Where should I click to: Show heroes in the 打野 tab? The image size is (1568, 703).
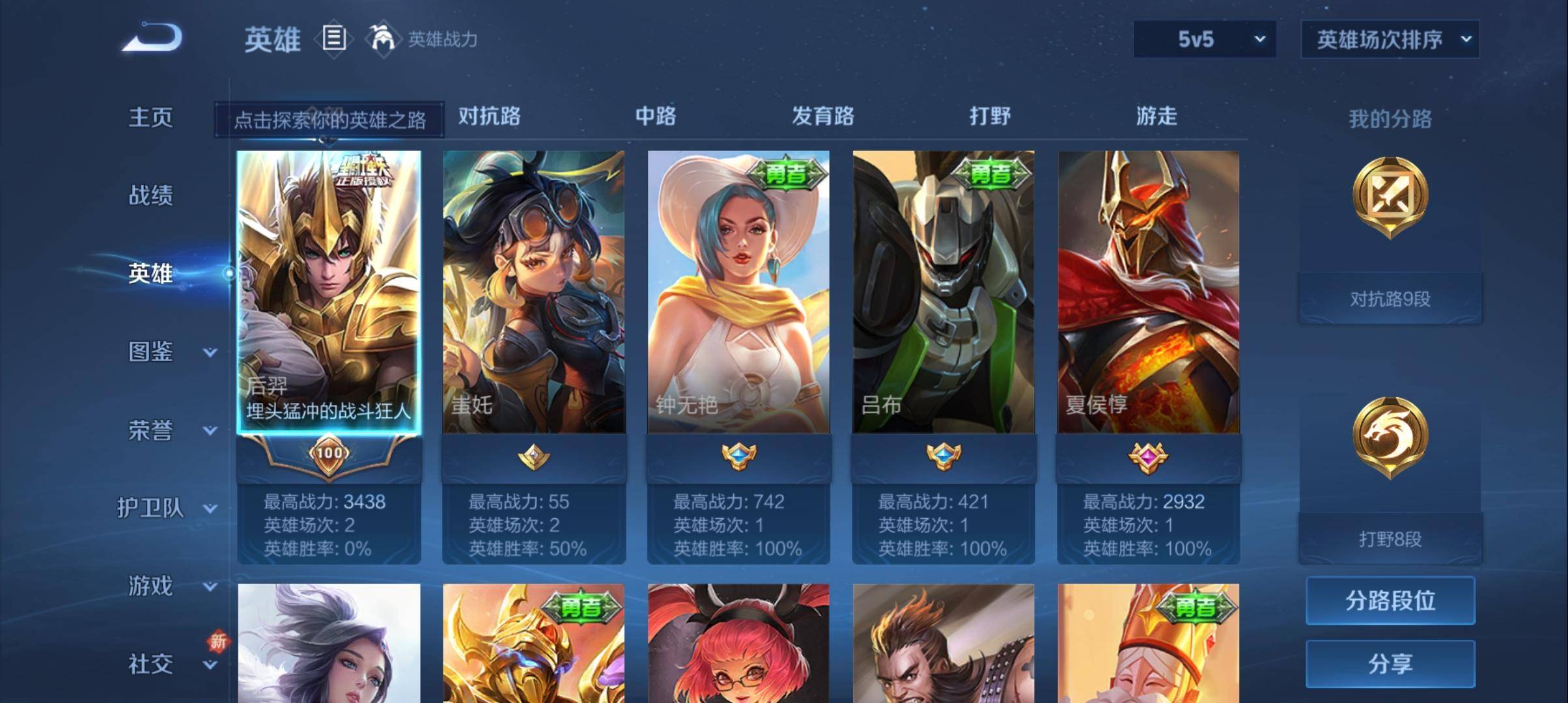tap(990, 117)
